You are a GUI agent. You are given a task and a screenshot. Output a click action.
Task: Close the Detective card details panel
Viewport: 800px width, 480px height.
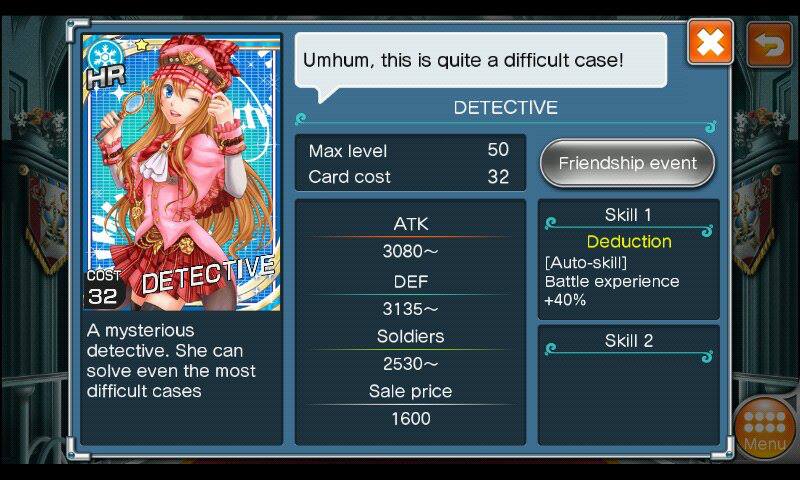coord(710,43)
